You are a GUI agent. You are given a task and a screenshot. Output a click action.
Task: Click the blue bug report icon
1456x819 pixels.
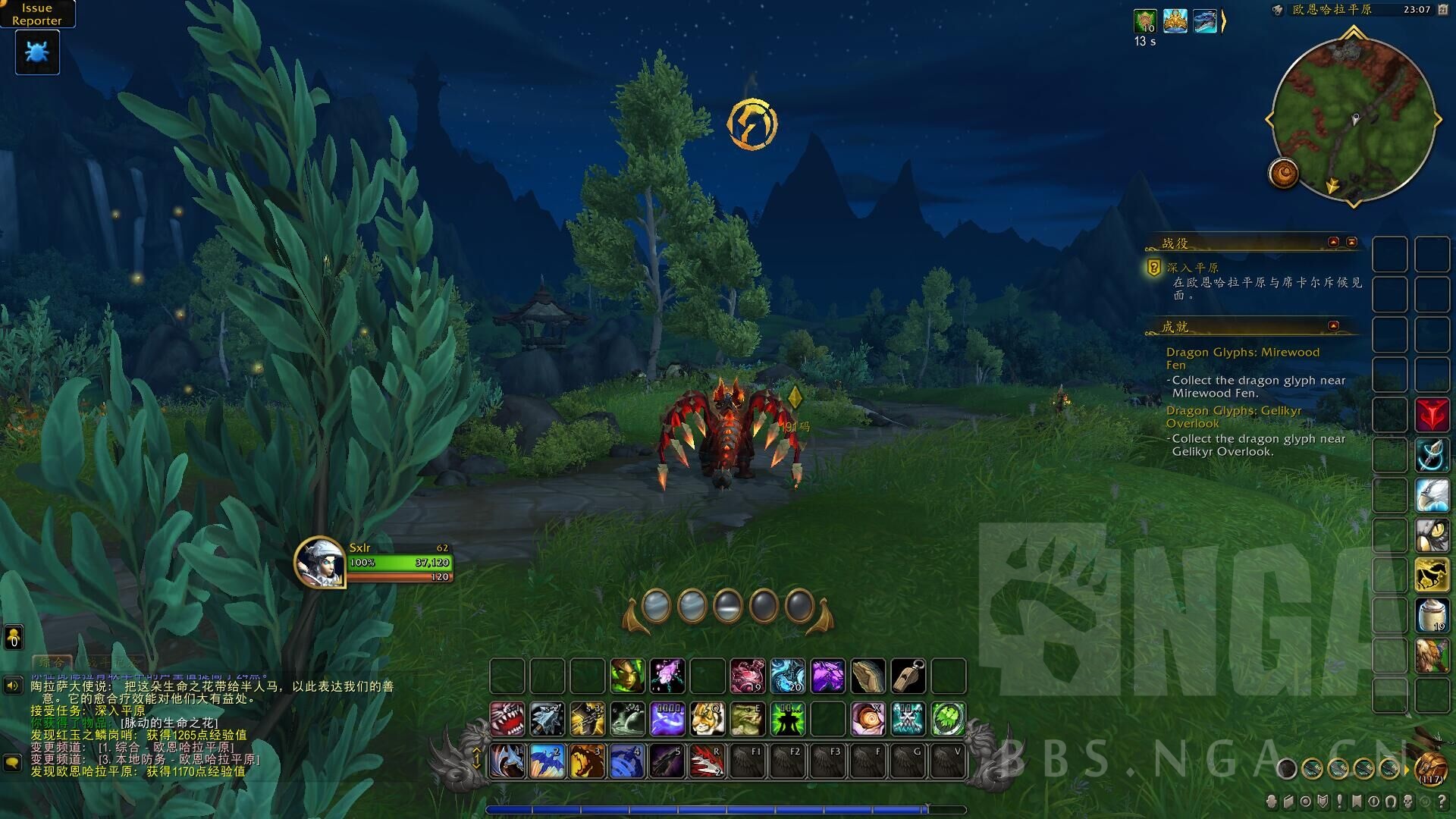(x=36, y=52)
